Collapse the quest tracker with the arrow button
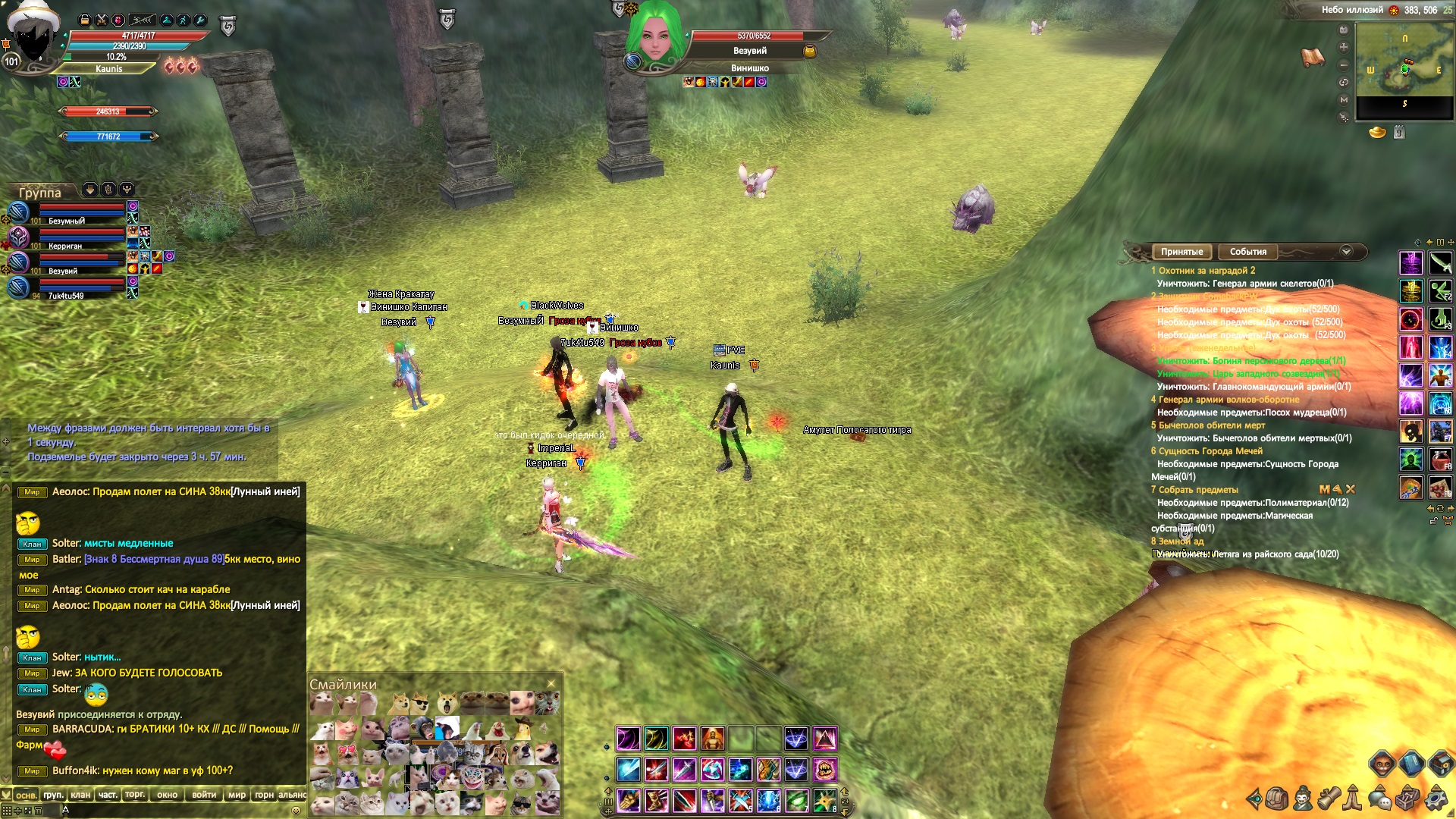The image size is (1456, 819). click(x=1346, y=252)
